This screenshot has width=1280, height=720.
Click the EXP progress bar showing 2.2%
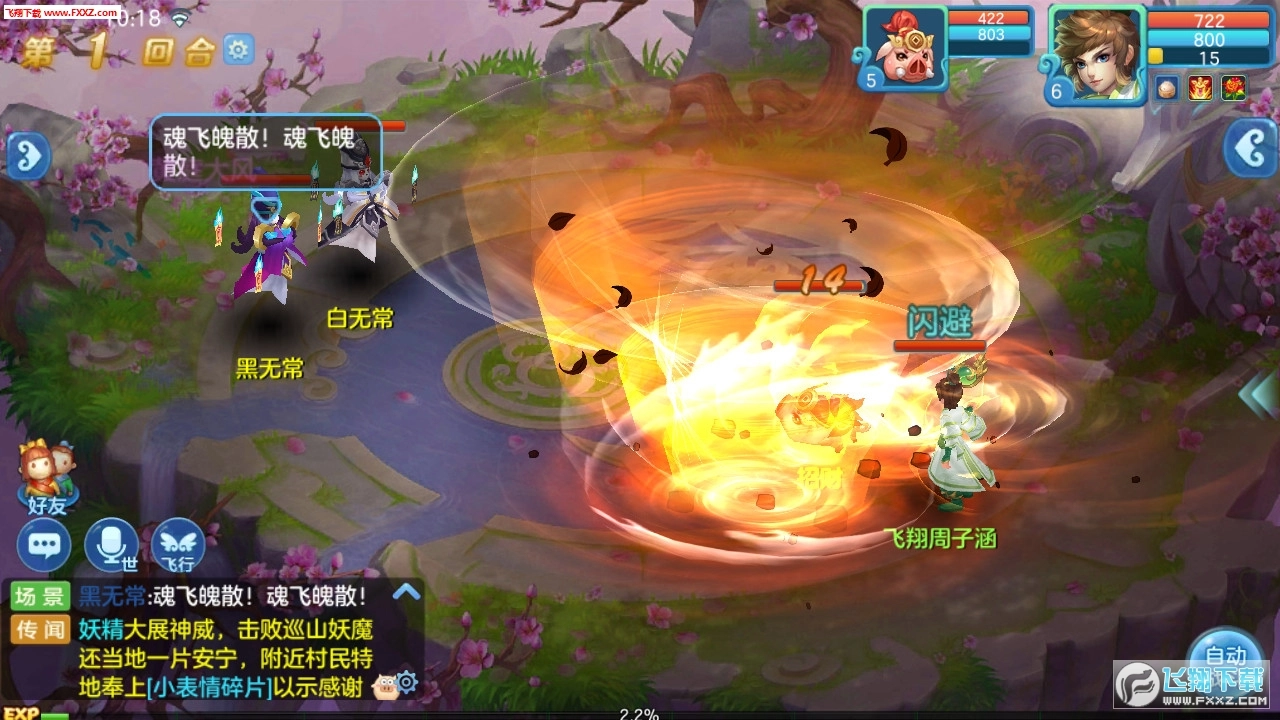[x=640, y=714]
